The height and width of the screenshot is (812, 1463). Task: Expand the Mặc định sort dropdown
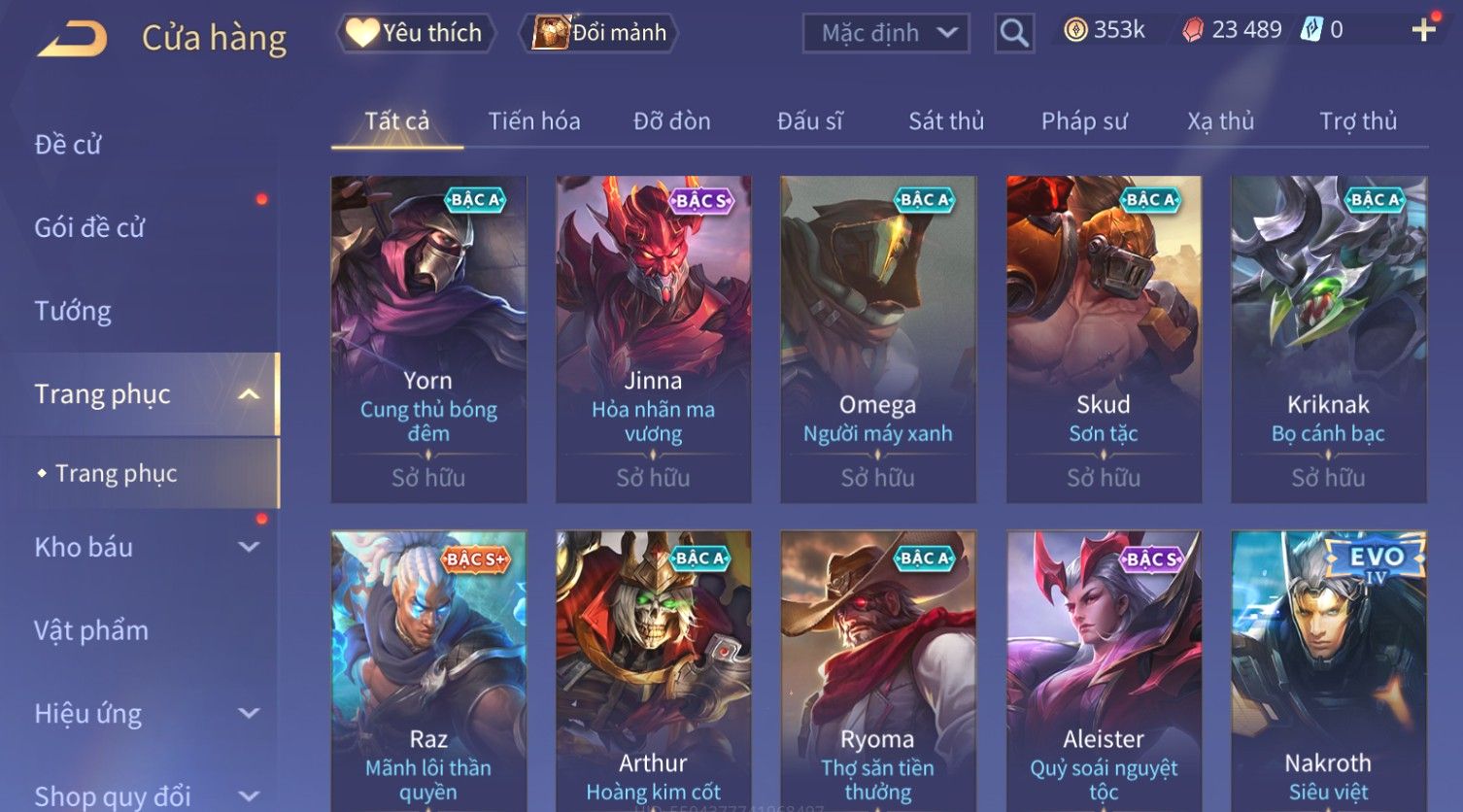click(x=885, y=33)
